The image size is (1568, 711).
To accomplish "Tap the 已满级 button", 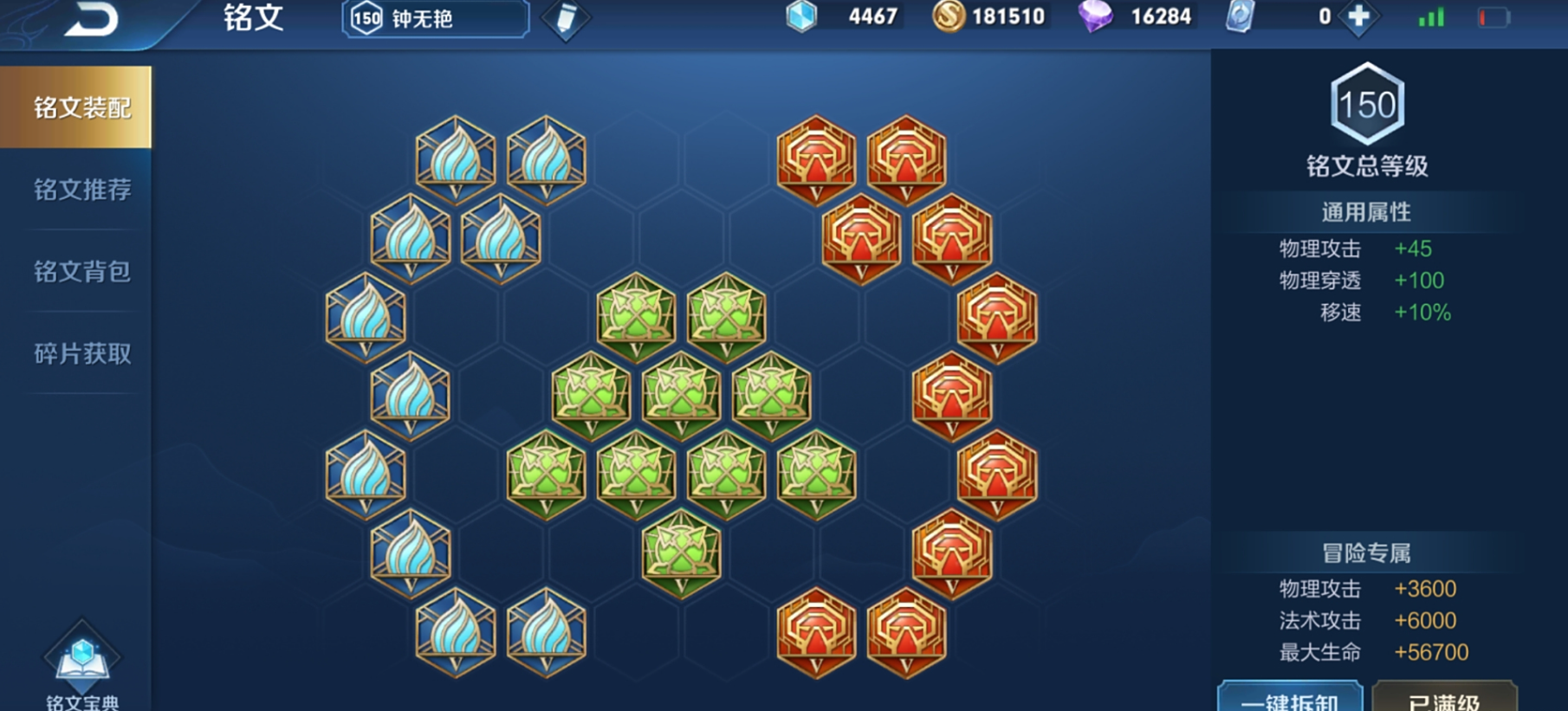I will 1444,698.
